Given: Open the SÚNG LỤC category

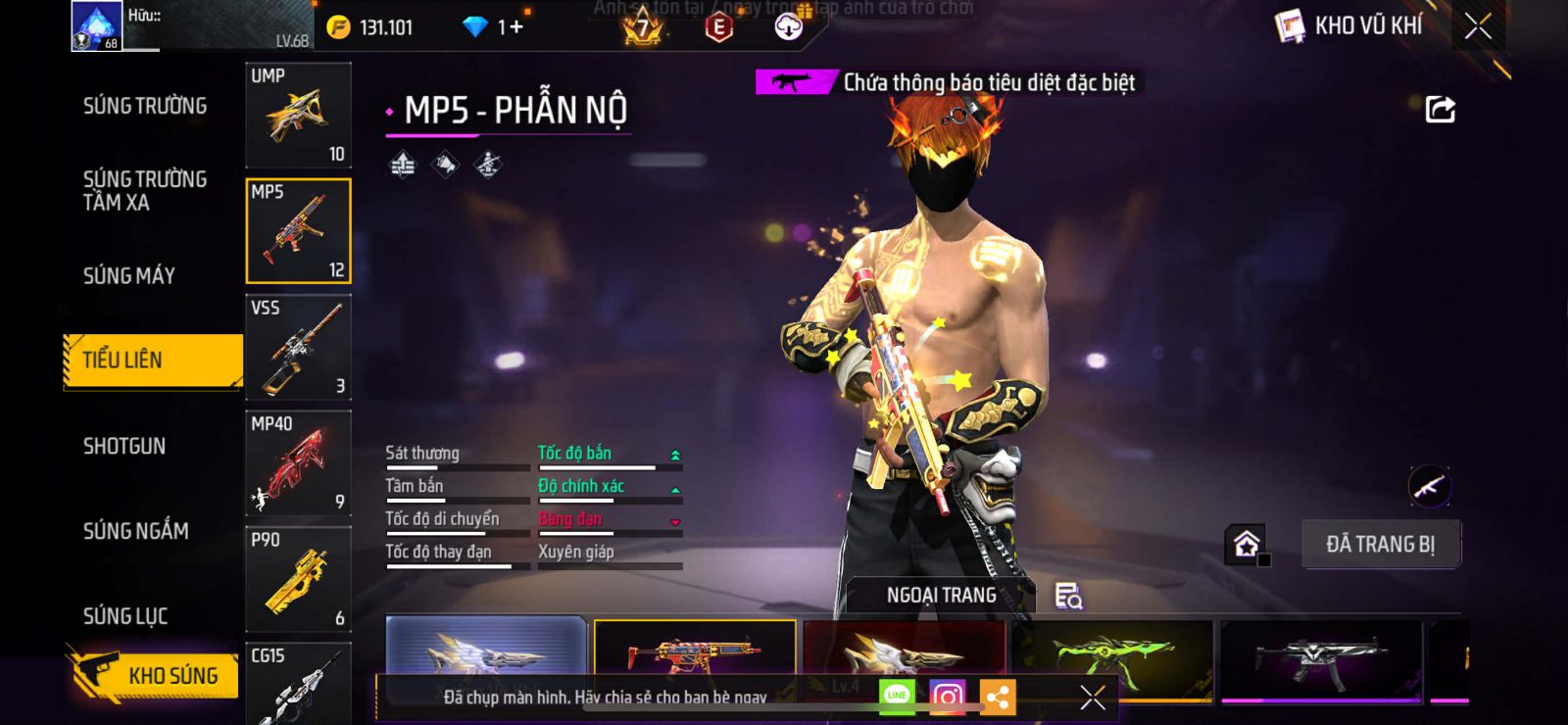Looking at the screenshot, I should (x=125, y=616).
